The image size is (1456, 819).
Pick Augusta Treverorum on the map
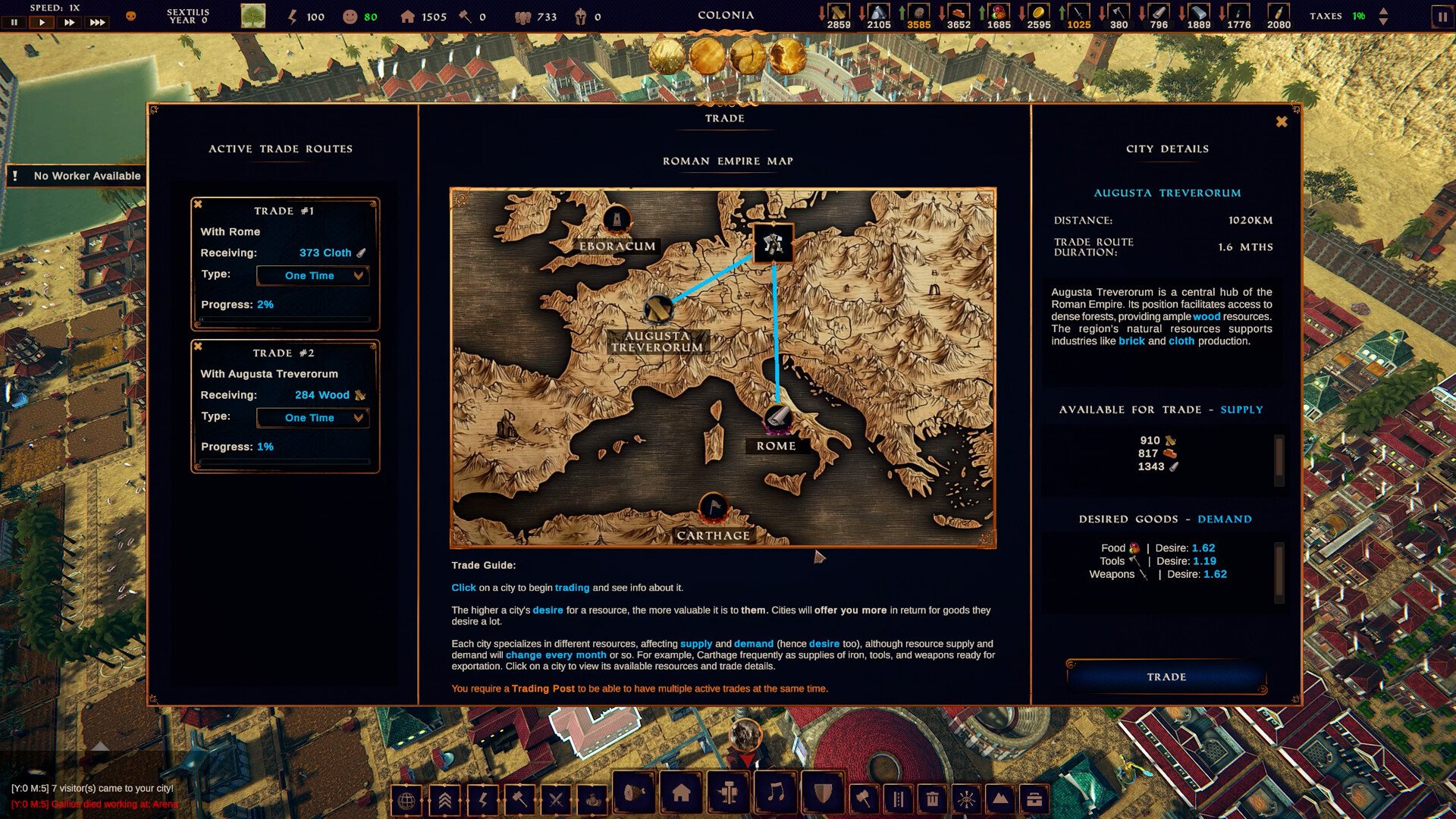coord(658,309)
